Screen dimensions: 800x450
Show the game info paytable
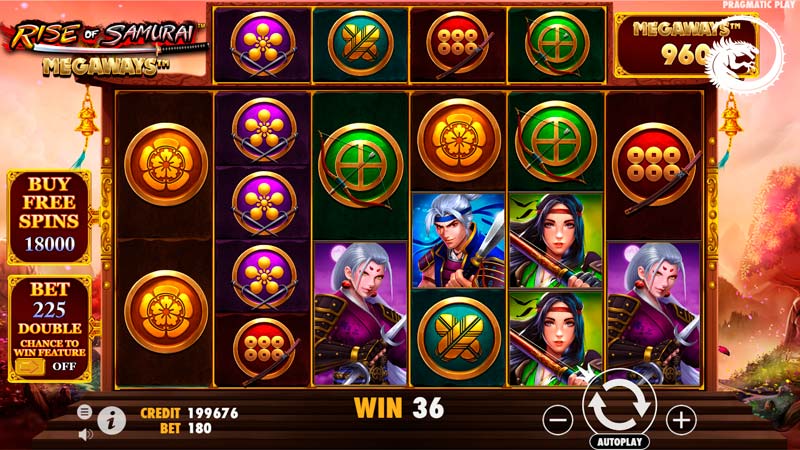pyautogui.click(x=112, y=421)
